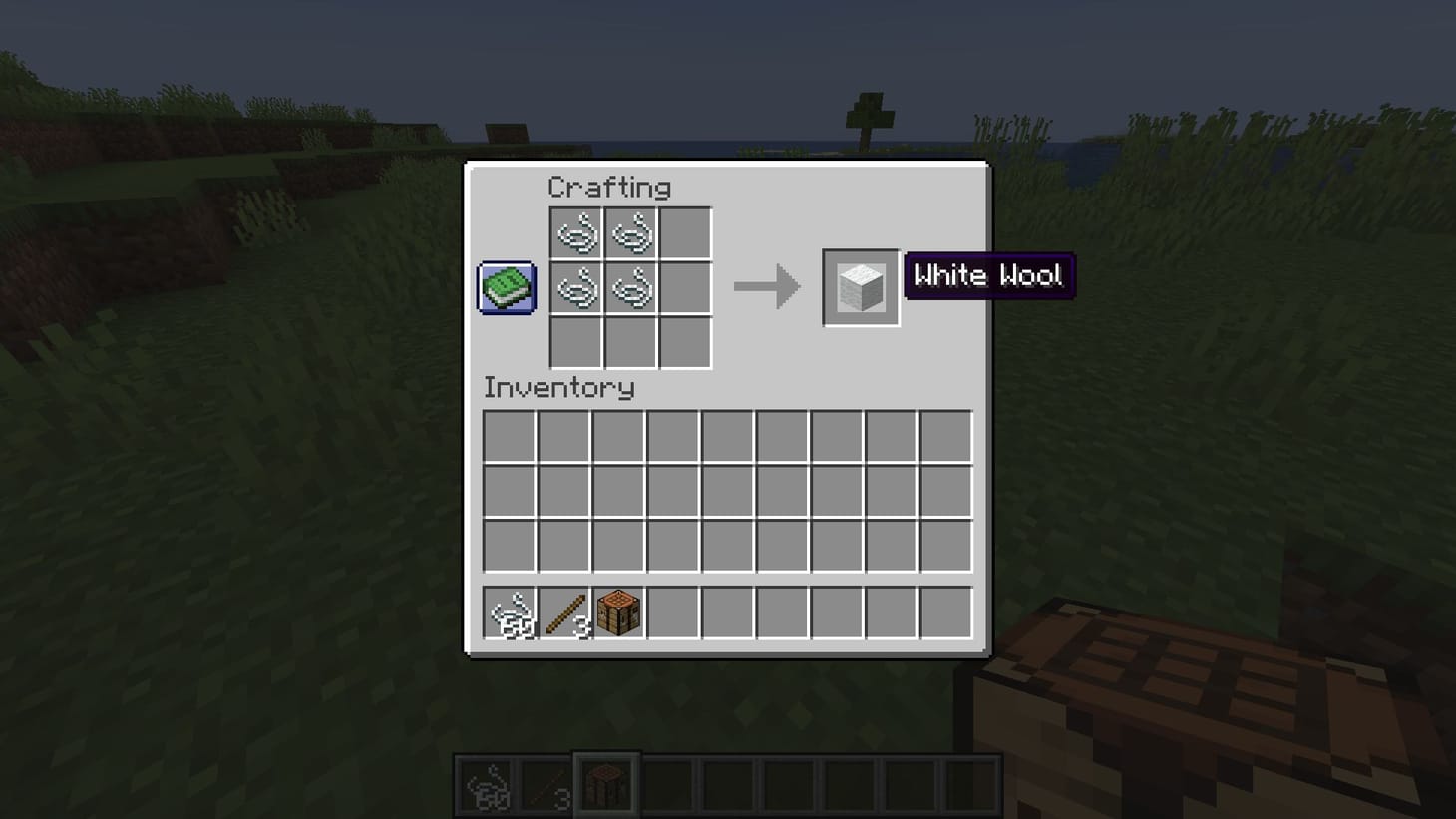
Task: Select the sticks in the hotbar
Action: tap(564, 613)
